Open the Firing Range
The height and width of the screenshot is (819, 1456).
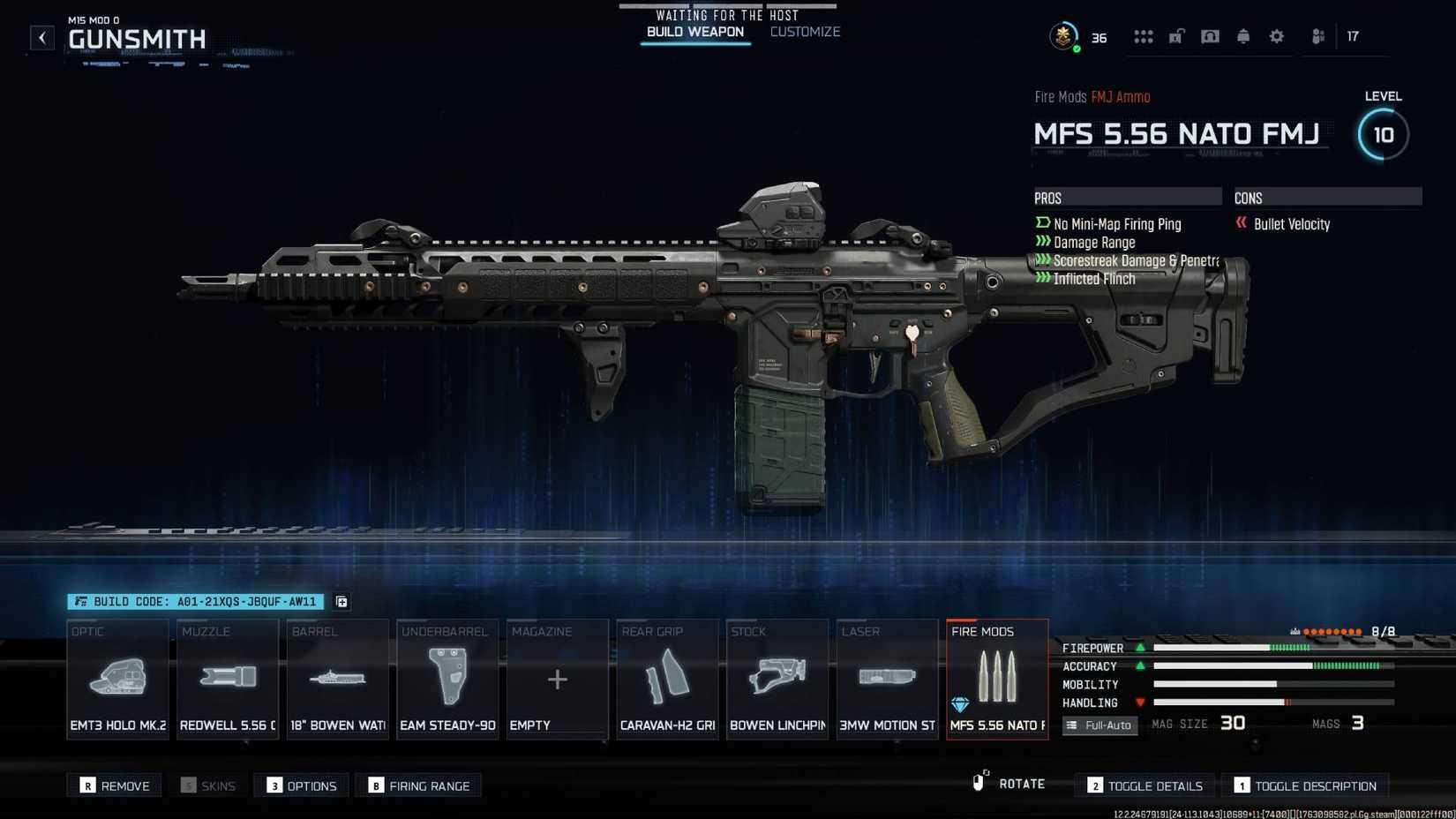coord(418,785)
